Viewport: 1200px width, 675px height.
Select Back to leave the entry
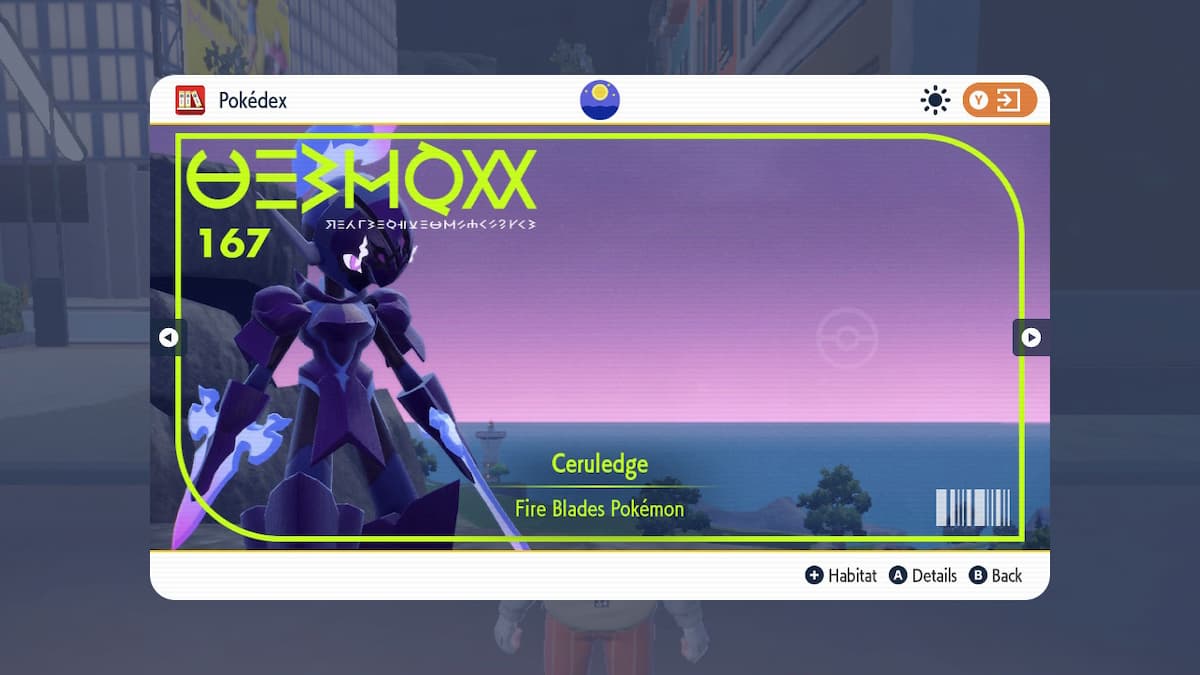click(x=996, y=575)
